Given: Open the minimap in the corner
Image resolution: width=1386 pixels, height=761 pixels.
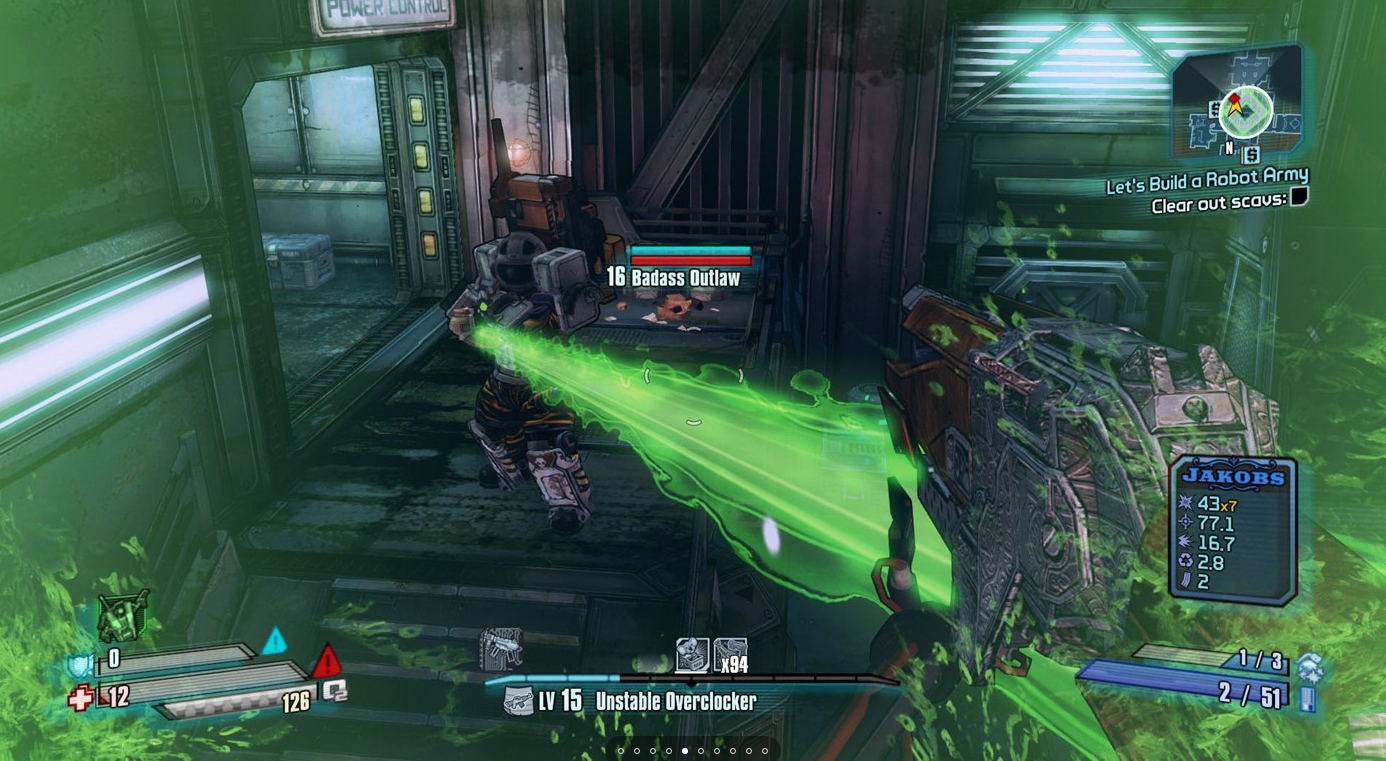Looking at the screenshot, I should click(1242, 107).
